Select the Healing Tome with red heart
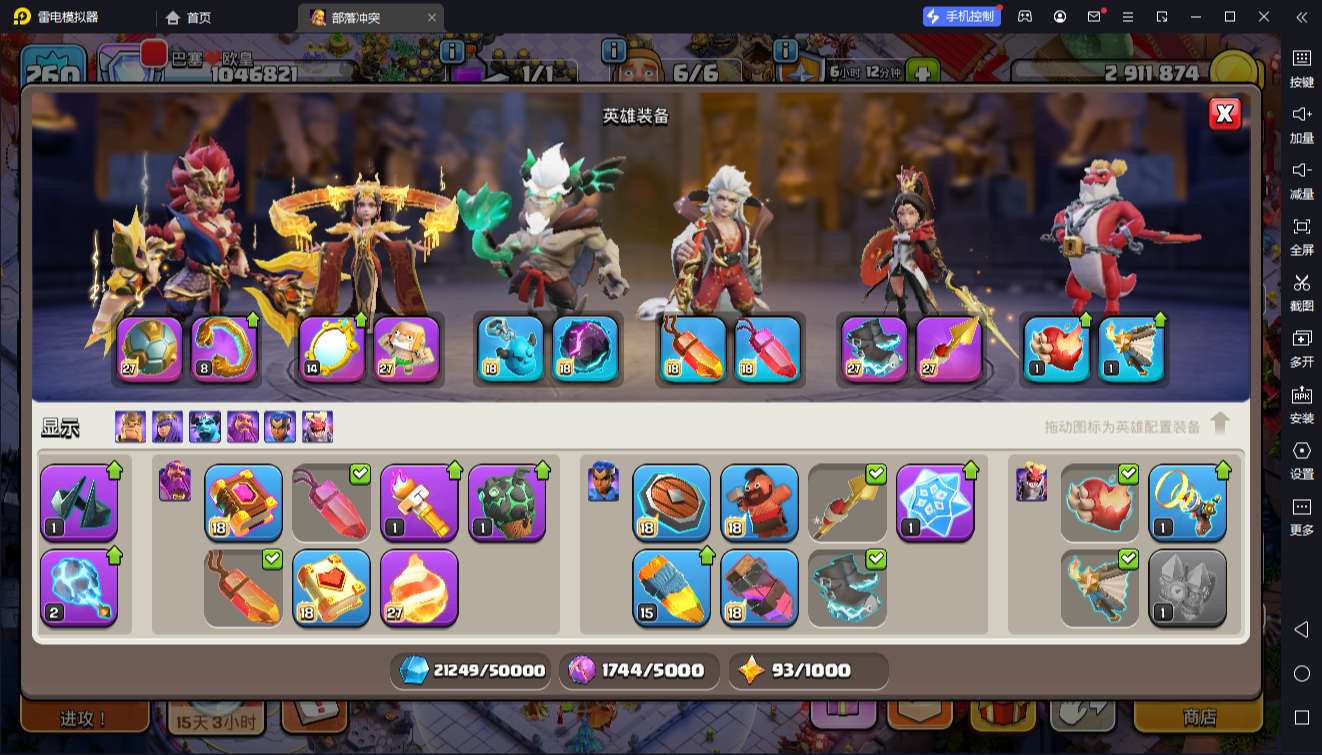 pyautogui.click(x=331, y=587)
